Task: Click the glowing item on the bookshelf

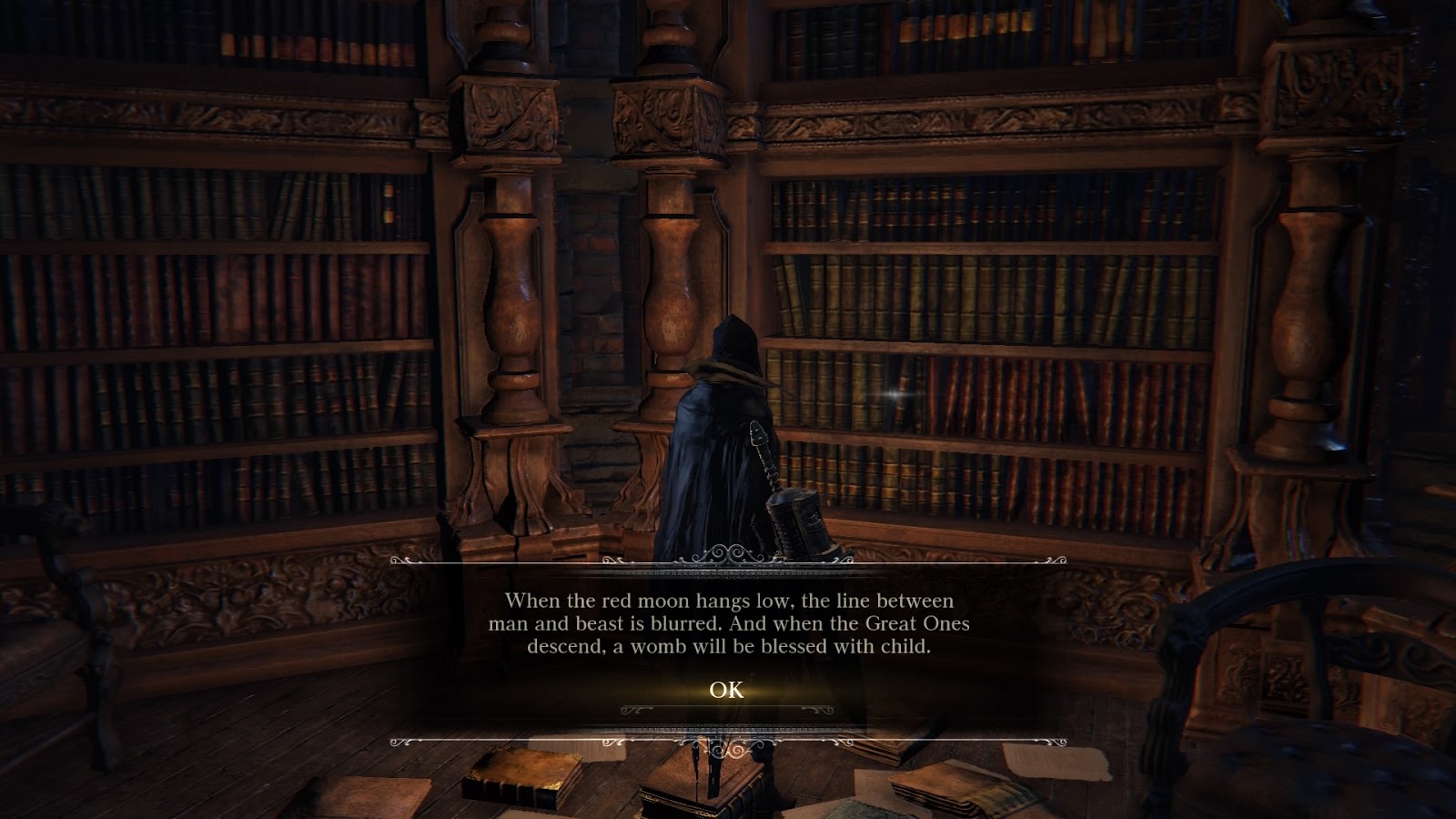Action: coord(894,396)
